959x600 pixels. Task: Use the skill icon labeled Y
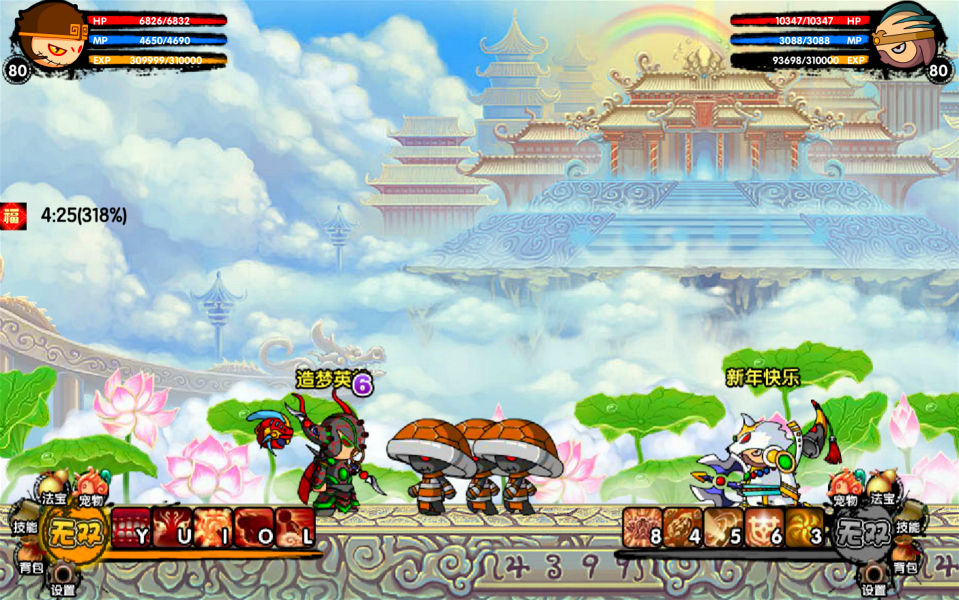[130, 527]
